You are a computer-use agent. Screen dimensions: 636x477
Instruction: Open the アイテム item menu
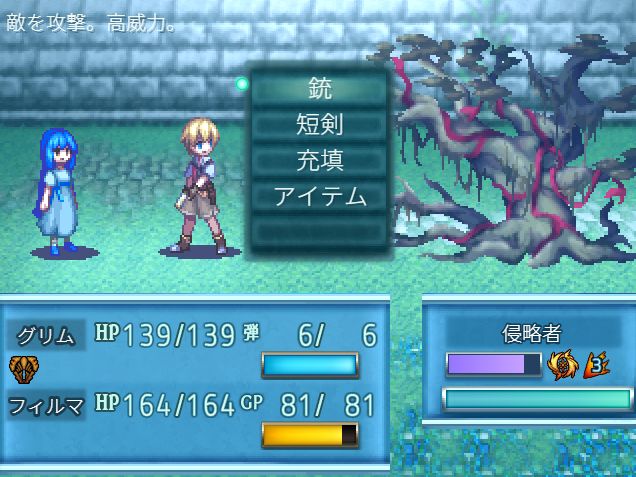click(320, 196)
